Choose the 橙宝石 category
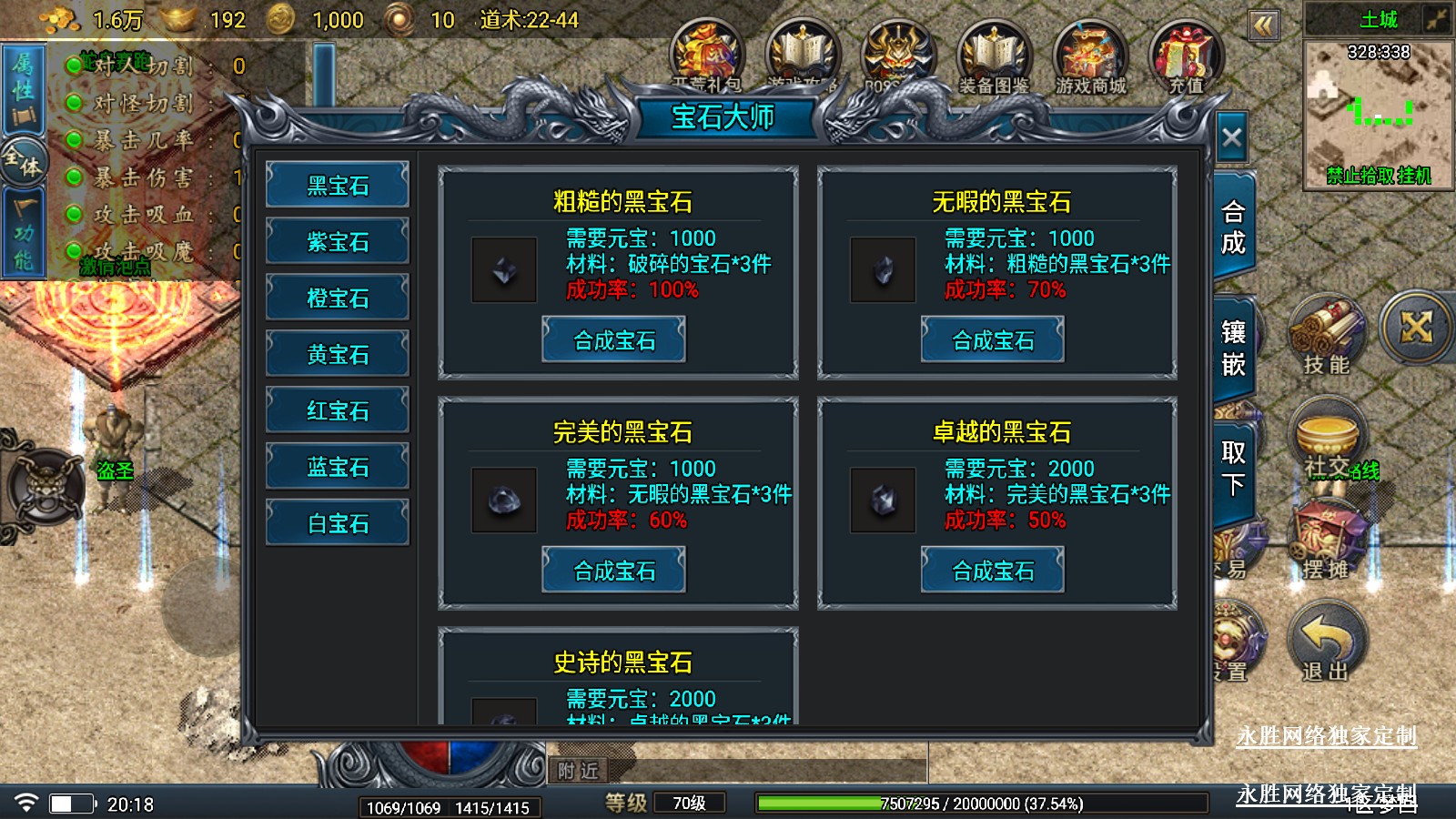The image size is (1456, 819). 338,298
